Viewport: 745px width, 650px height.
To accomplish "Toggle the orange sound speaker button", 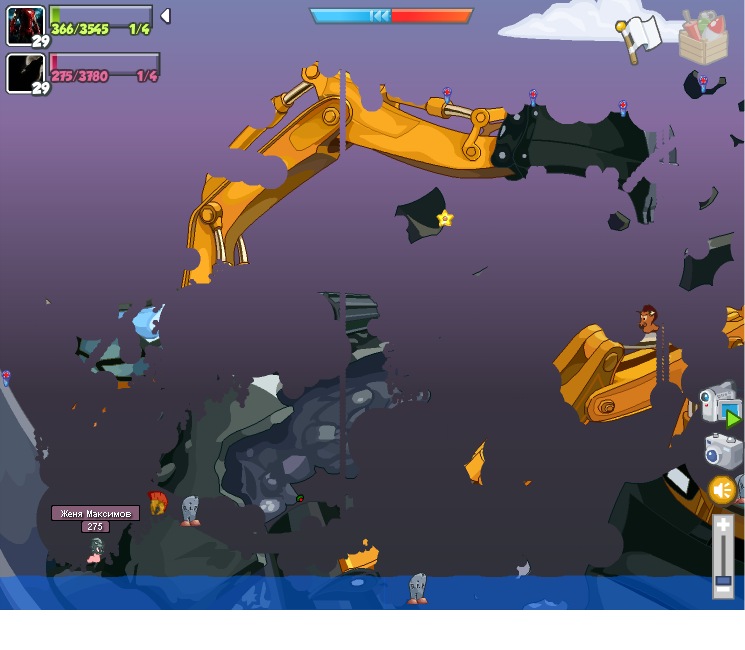I will point(722,491).
